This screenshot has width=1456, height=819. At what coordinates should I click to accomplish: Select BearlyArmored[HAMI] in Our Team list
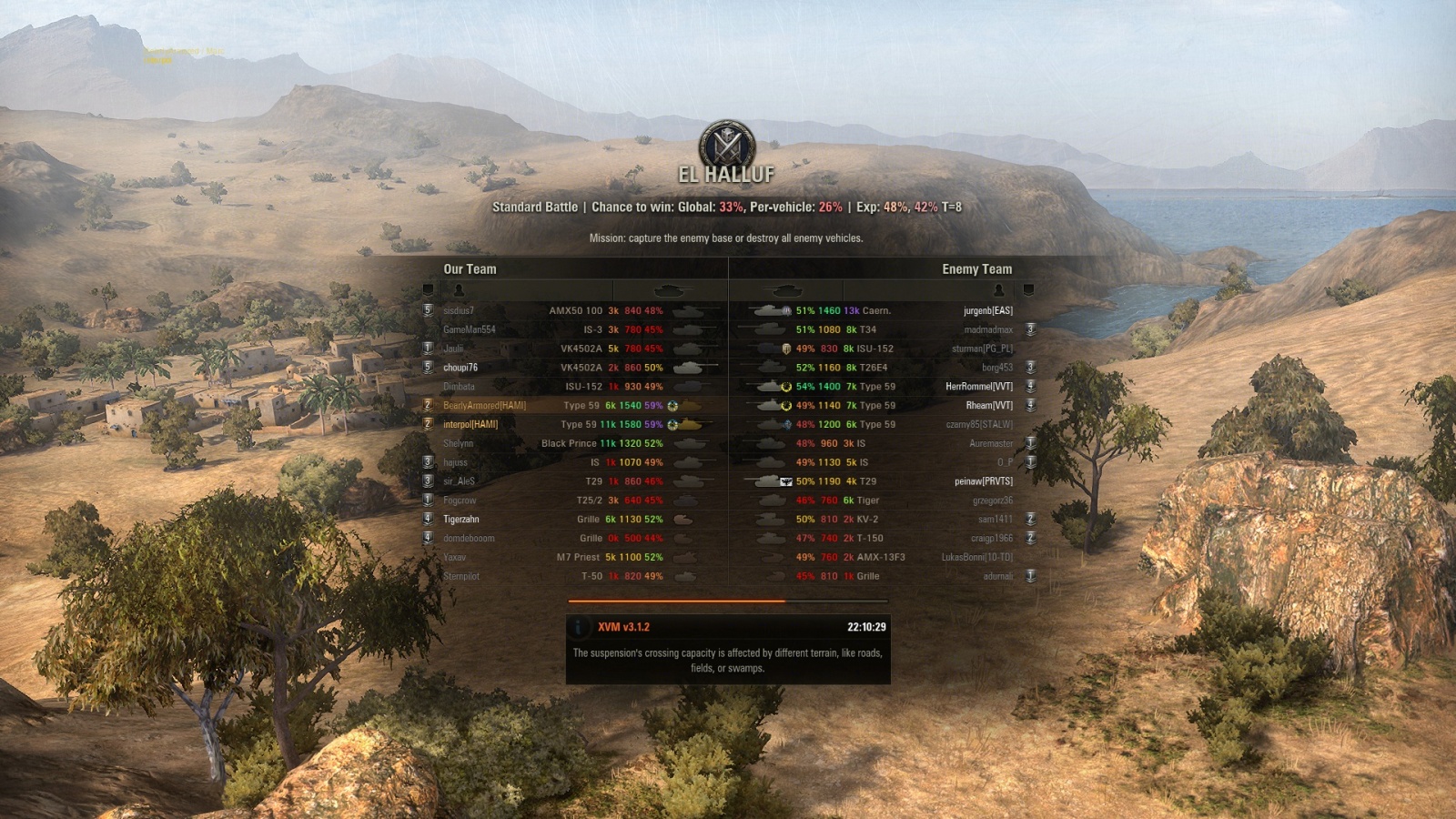tap(484, 406)
